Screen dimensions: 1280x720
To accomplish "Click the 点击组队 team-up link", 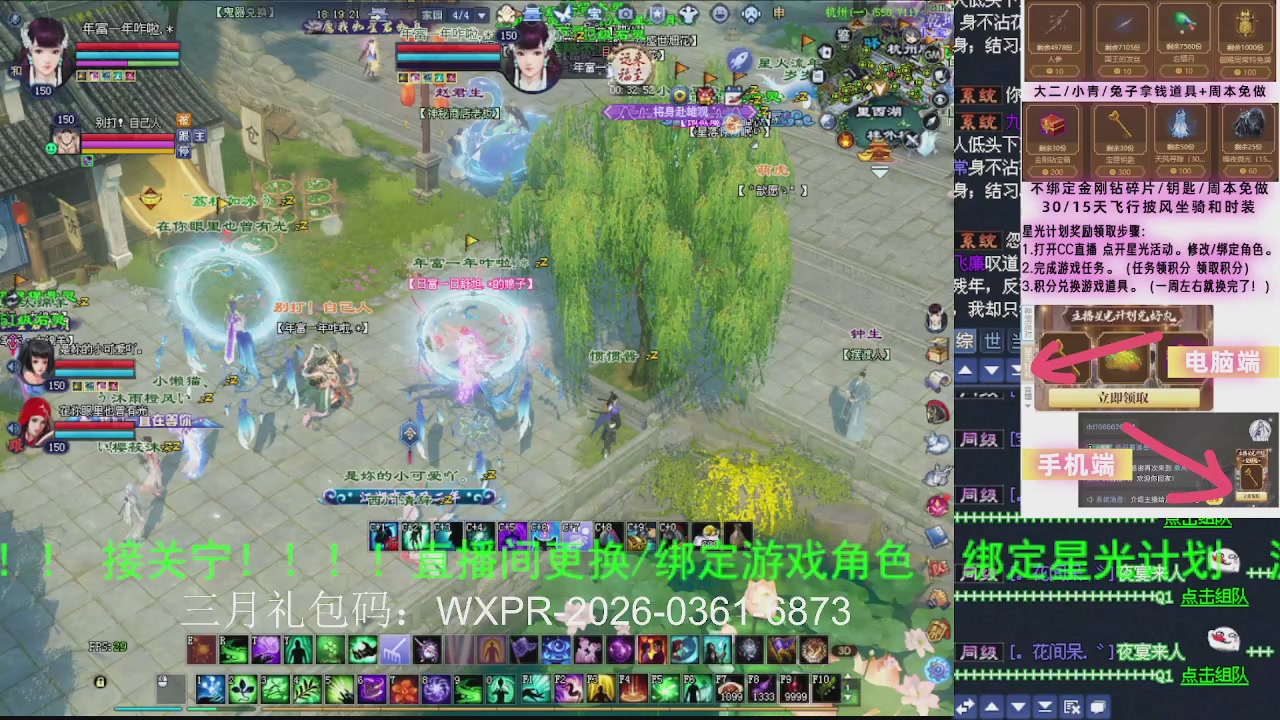I will click(1213, 596).
